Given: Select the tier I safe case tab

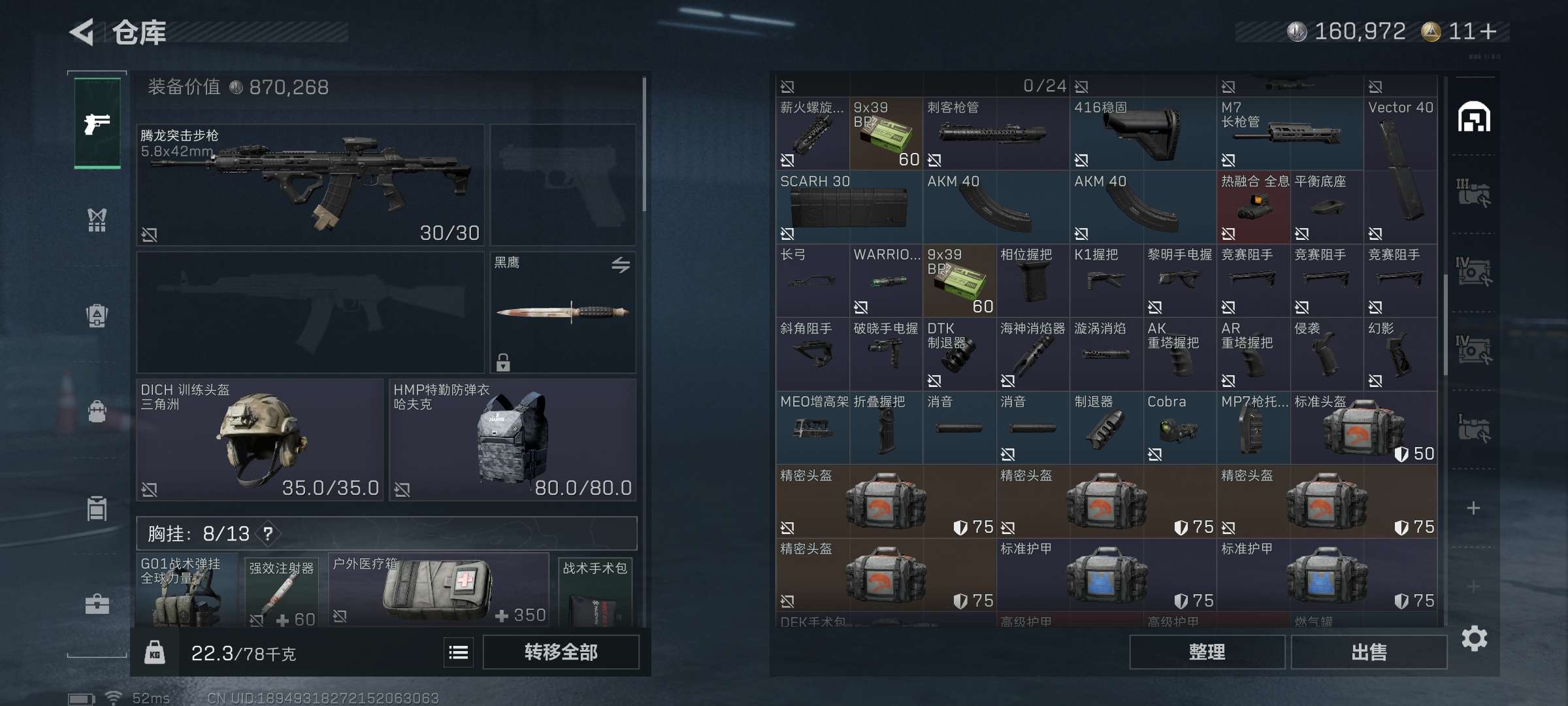Looking at the screenshot, I should tap(1474, 425).
